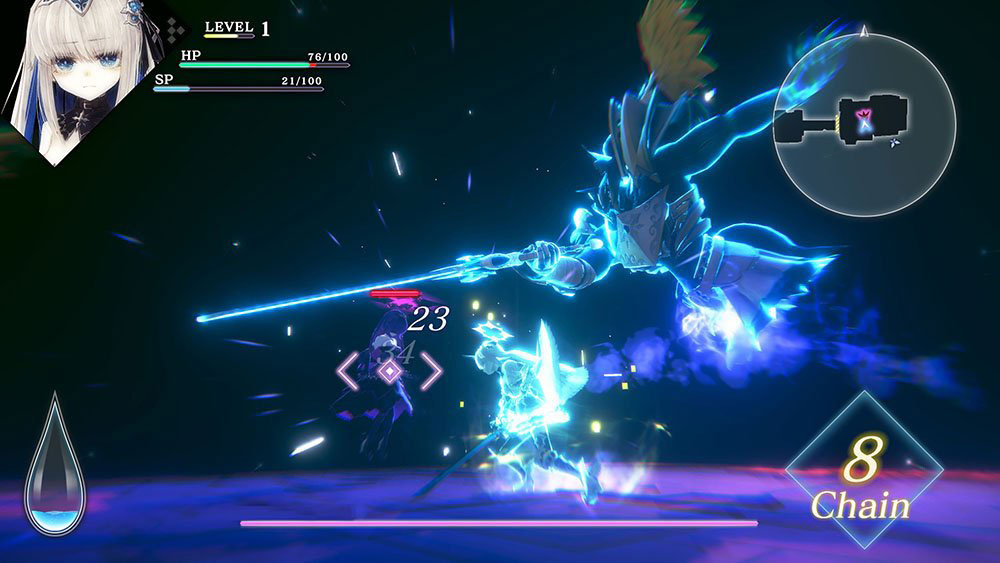Click the enemy lock-on target marker

pos(389,370)
